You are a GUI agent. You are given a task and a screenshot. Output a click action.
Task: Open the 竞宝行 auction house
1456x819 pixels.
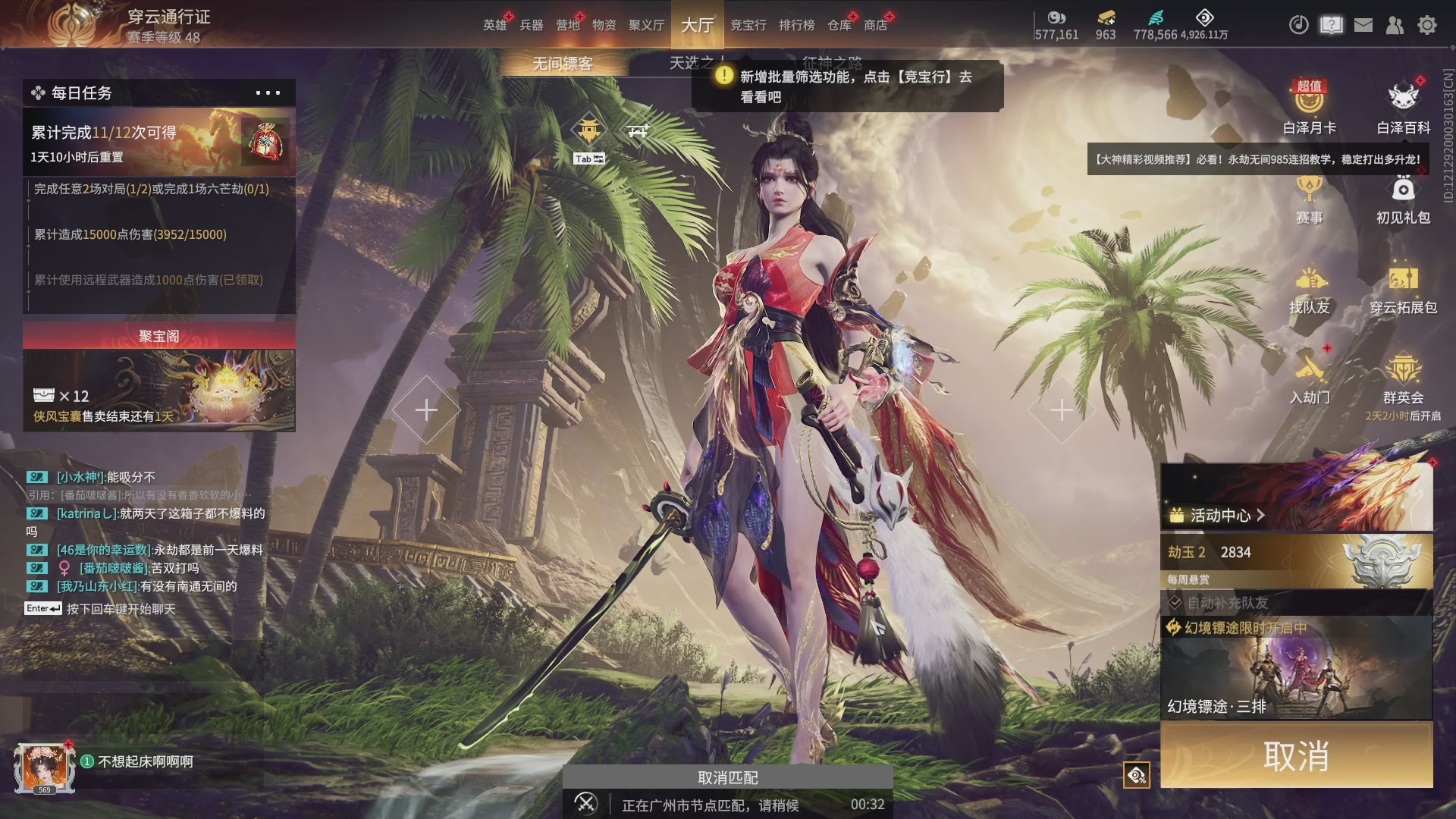click(748, 25)
